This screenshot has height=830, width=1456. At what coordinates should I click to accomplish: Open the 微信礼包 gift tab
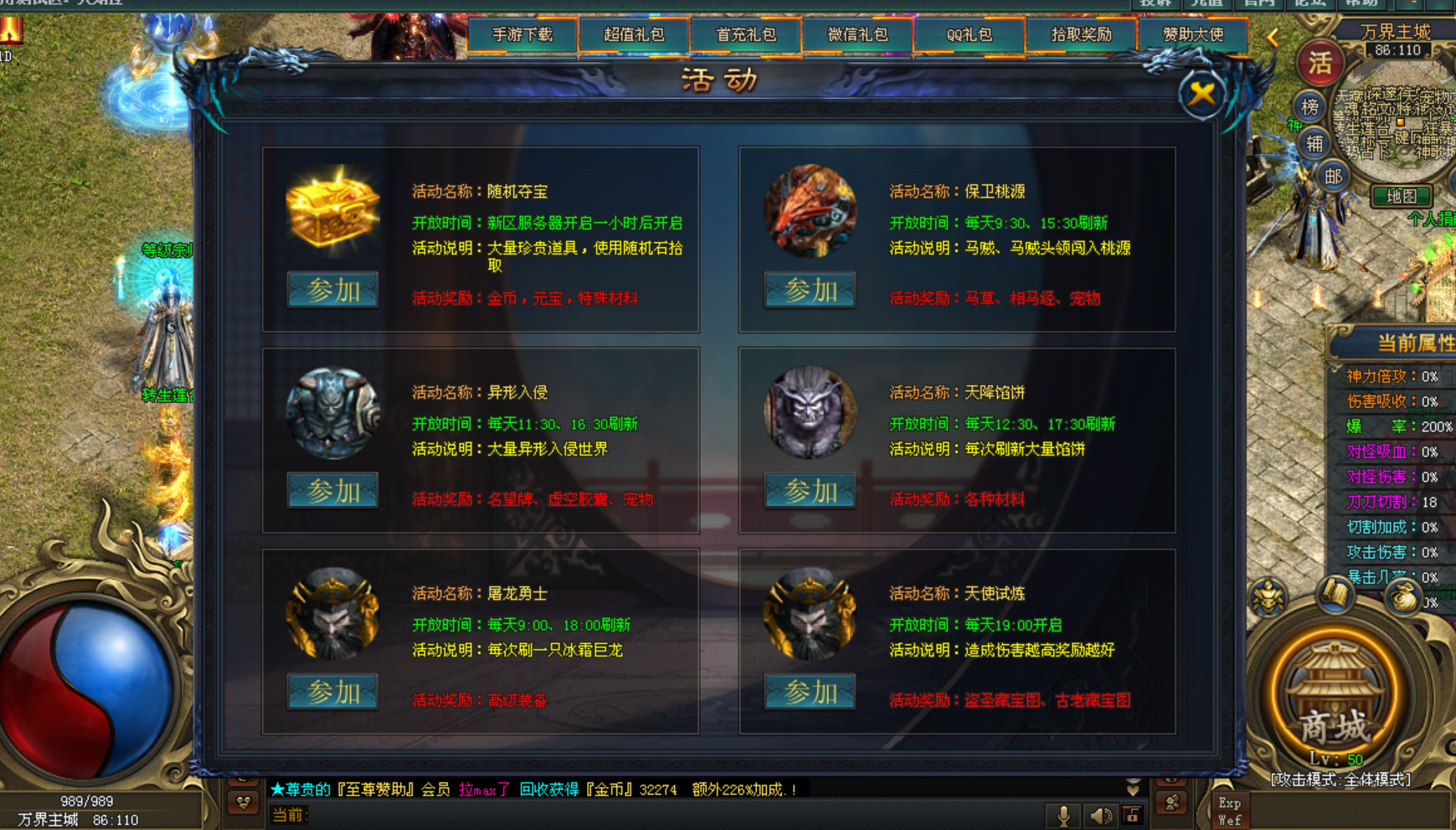[857, 35]
